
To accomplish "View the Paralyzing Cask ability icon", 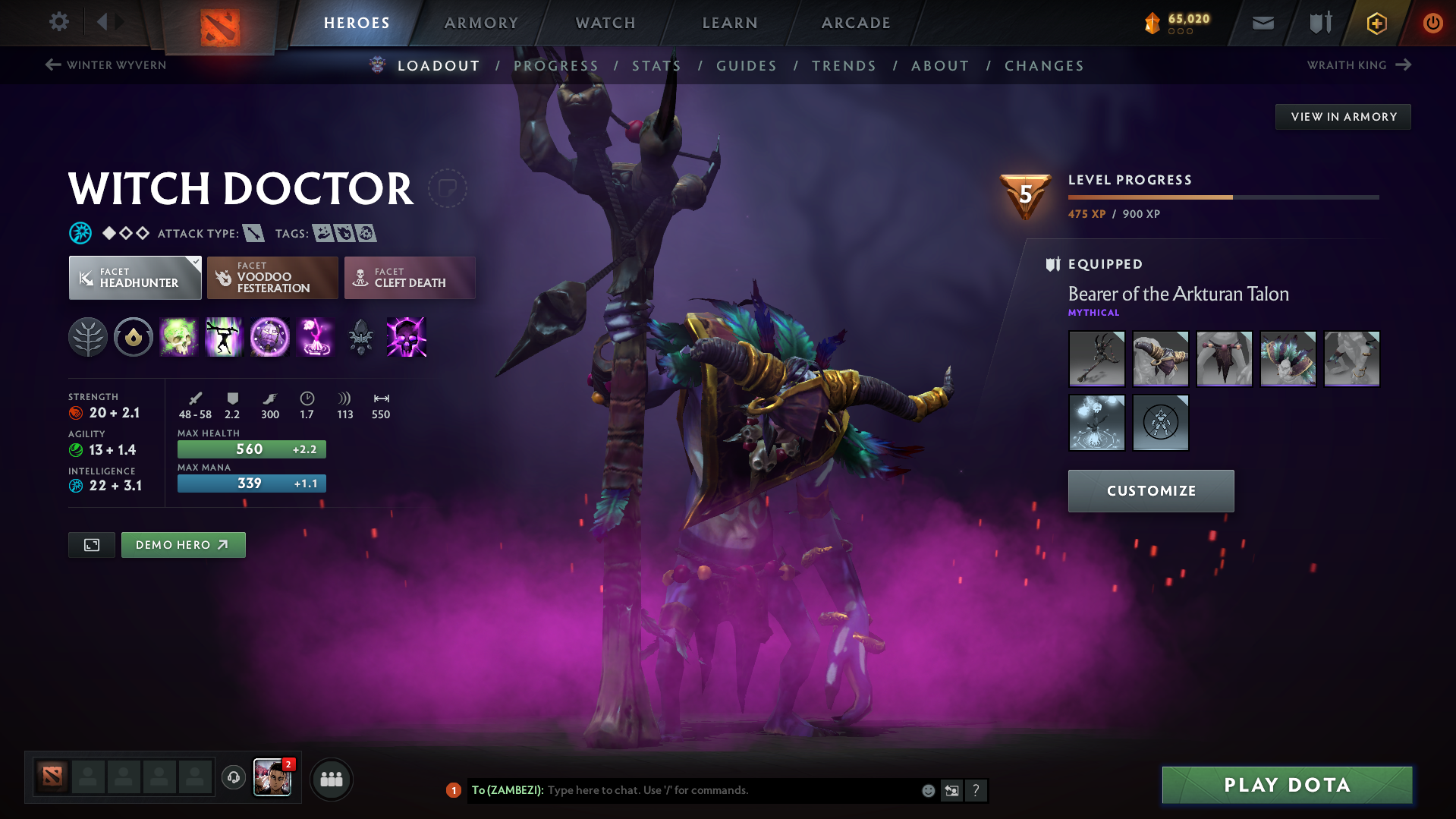I will coord(179,337).
